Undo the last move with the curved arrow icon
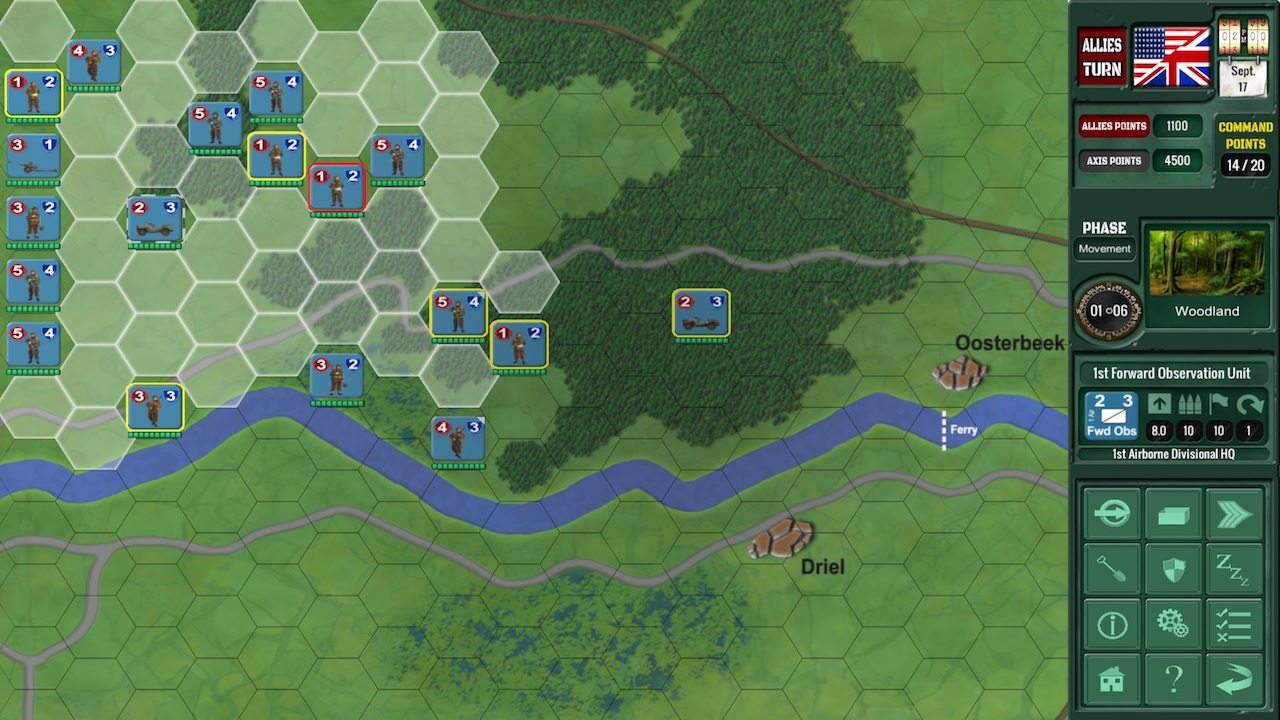Screen dimensions: 1280x720 pyautogui.click(x=1236, y=677)
